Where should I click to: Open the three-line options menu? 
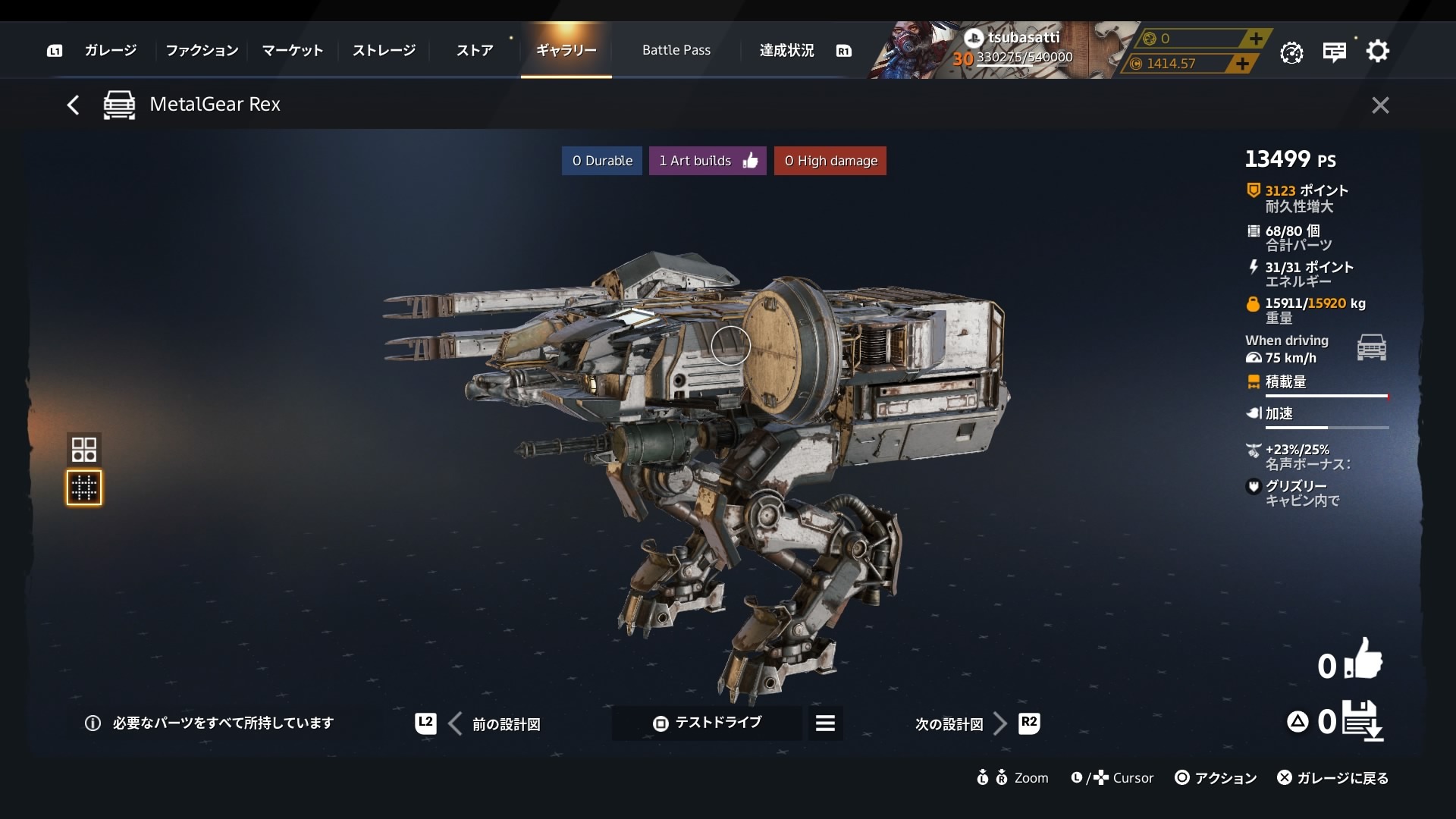(825, 723)
